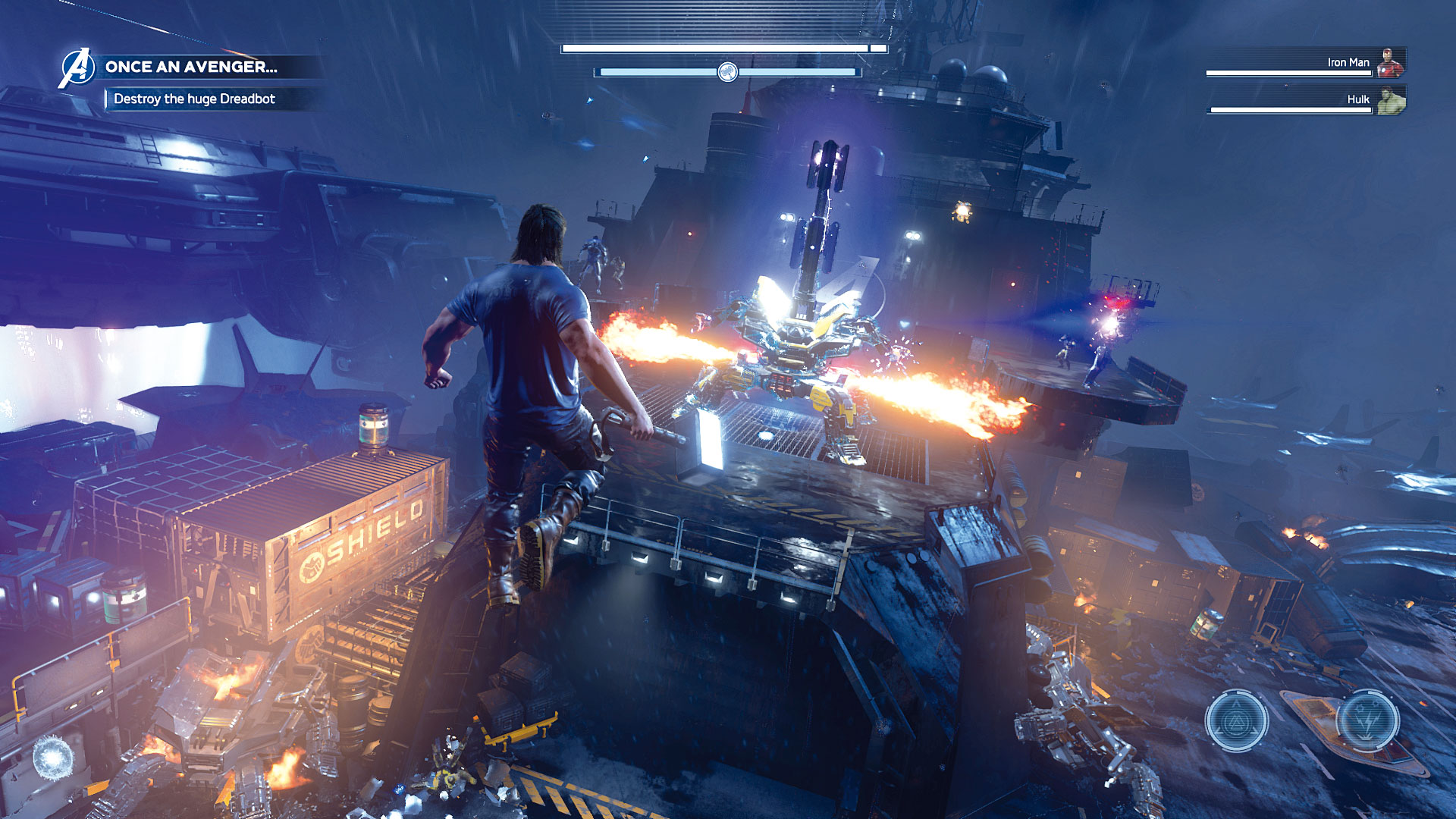Activate the lightning bolt heroic ability
This screenshot has width=1456, height=819.
coord(1367,720)
